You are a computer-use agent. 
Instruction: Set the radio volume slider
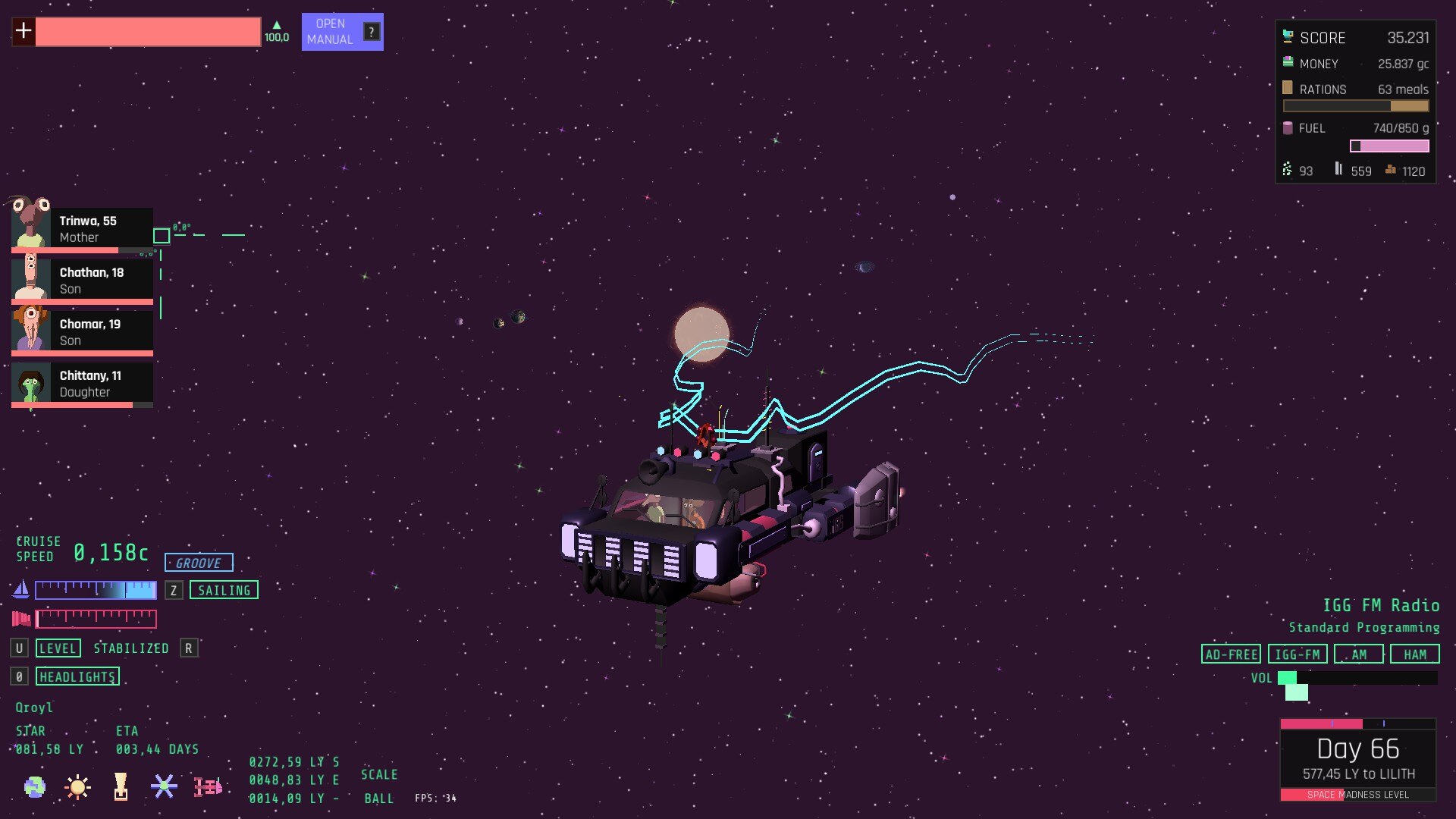pos(1357,678)
